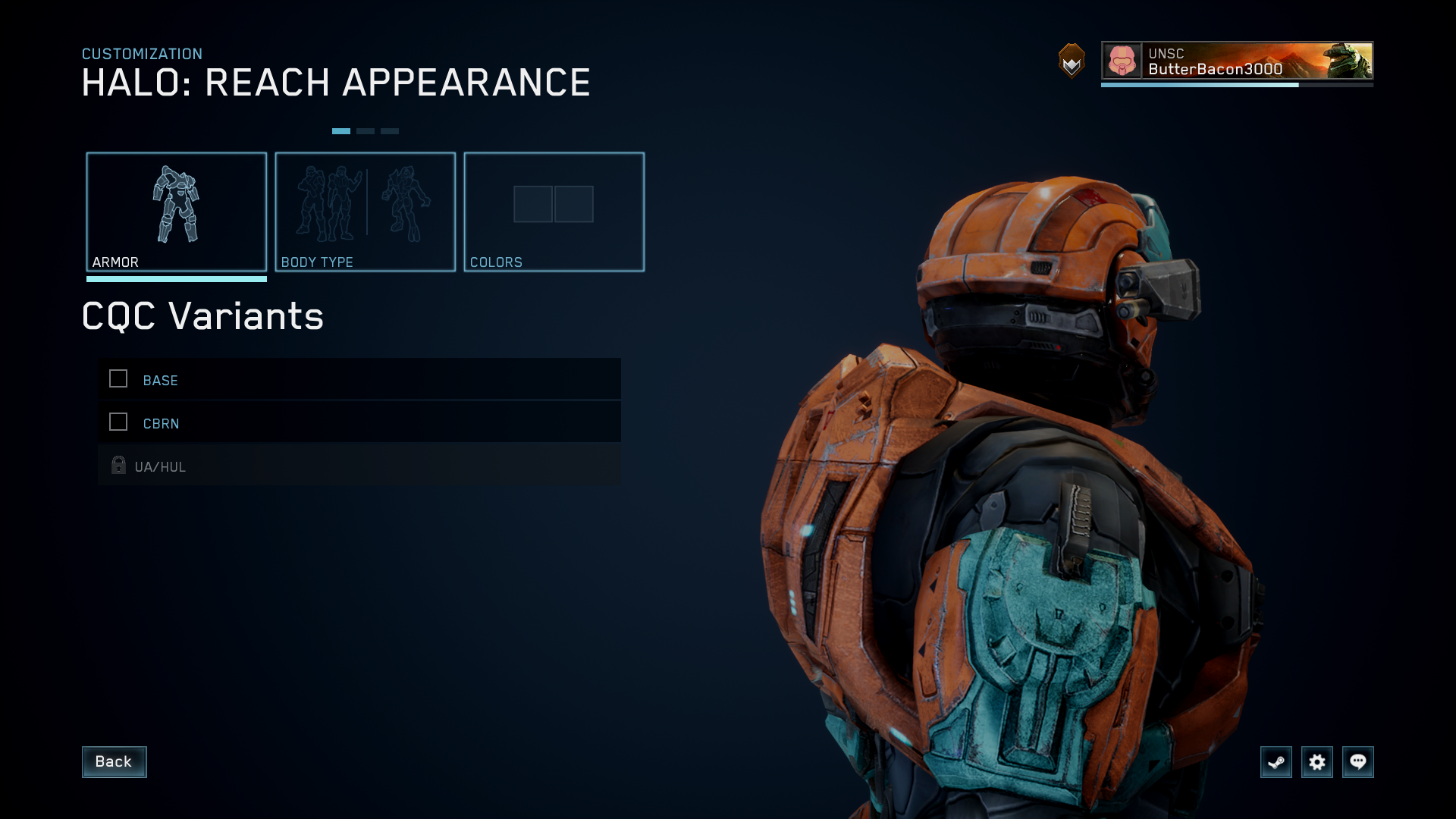This screenshot has width=1456, height=819.
Task: Open the chat bubble icon
Action: [1358, 762]
